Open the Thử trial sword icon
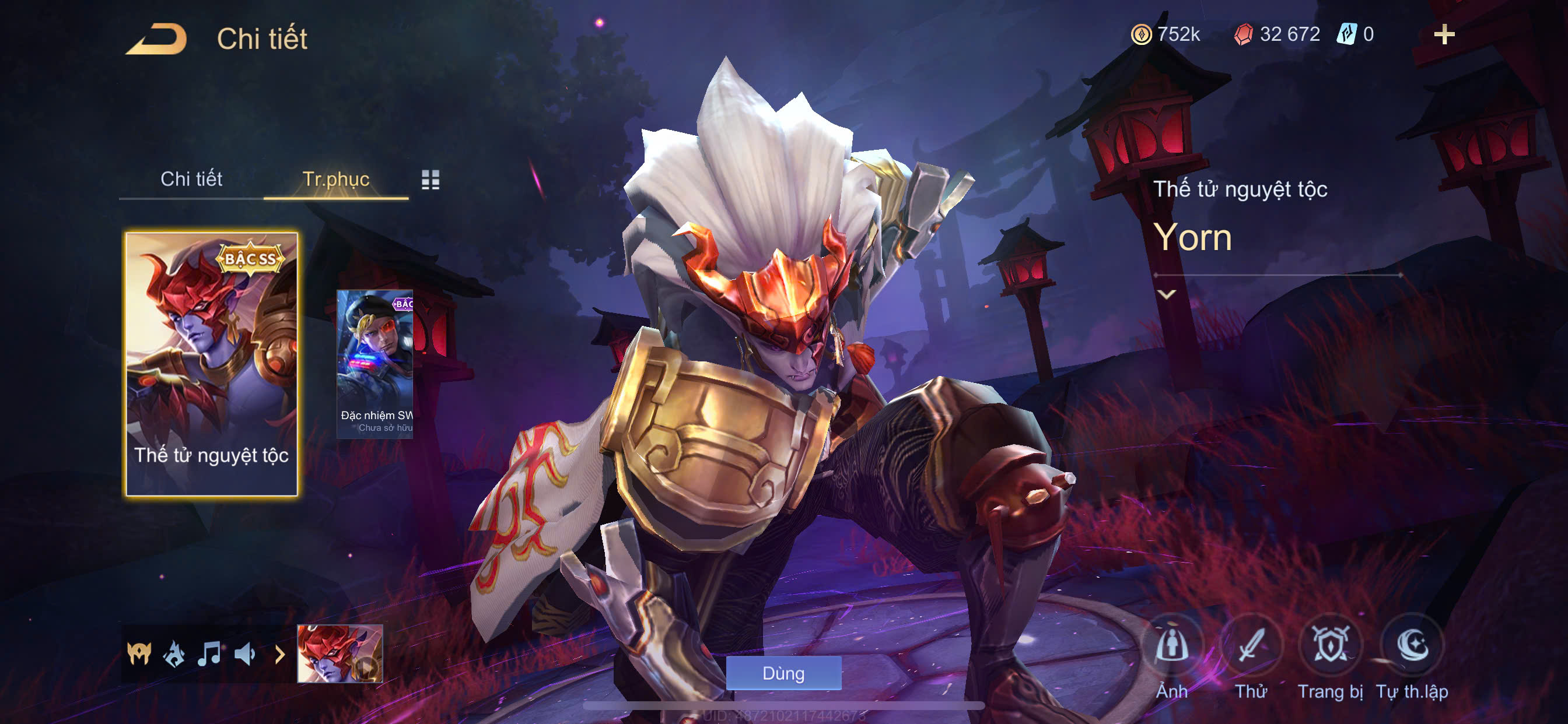 tap(1251, 646)
